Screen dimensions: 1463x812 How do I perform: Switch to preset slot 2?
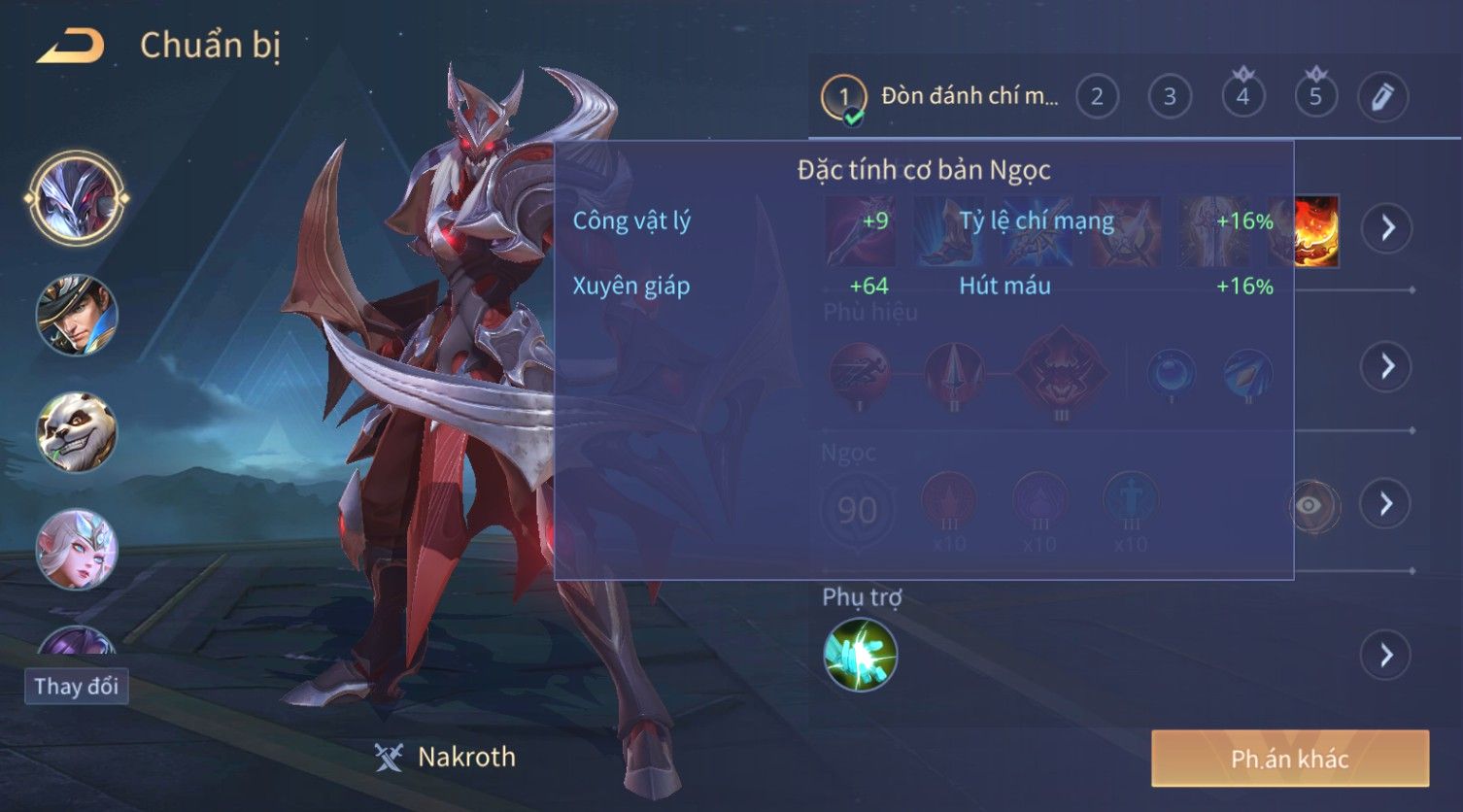click(x=1097, y=97)
